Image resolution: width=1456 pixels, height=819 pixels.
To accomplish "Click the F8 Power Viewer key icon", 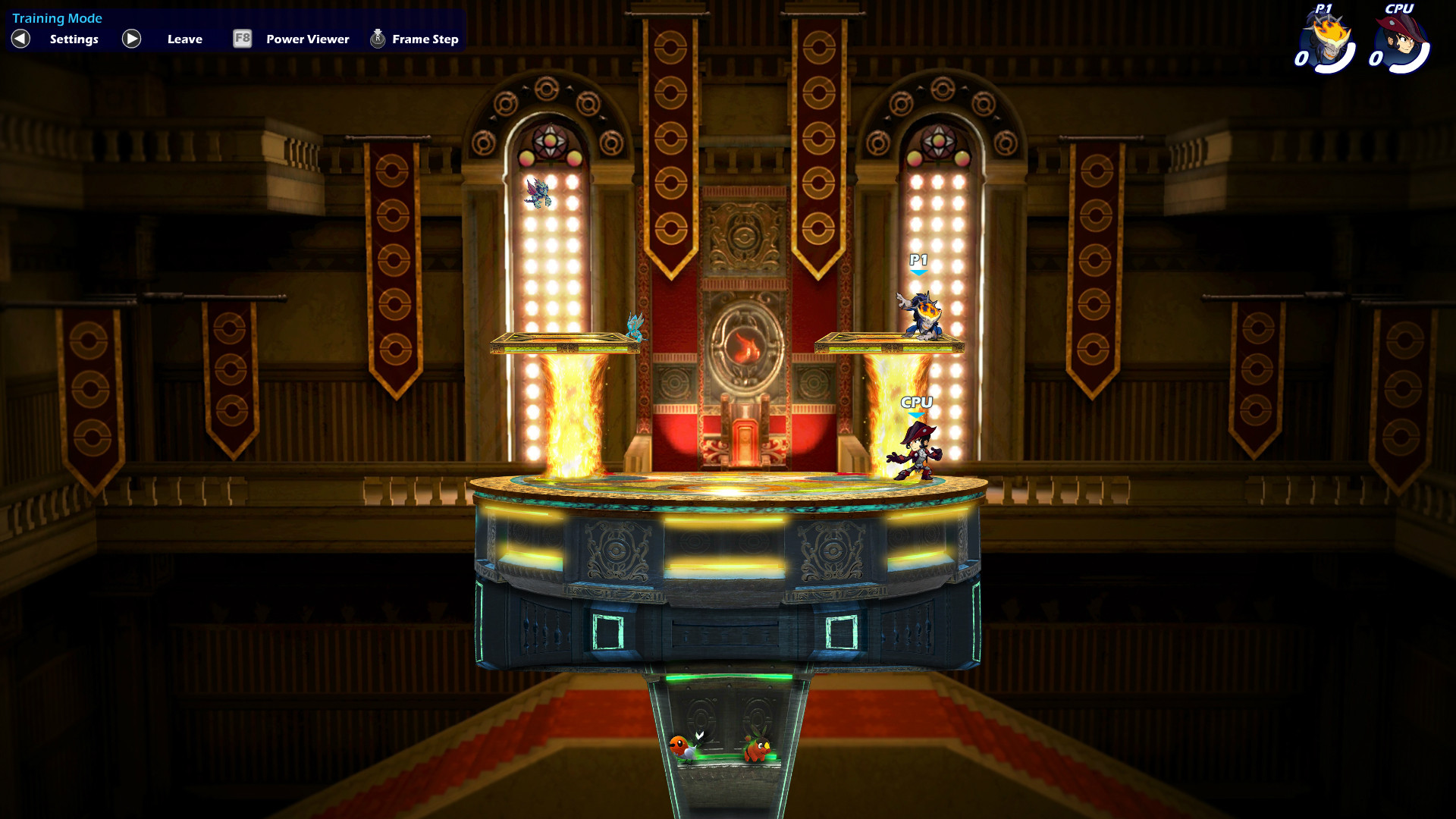I will tap(242, 39).
